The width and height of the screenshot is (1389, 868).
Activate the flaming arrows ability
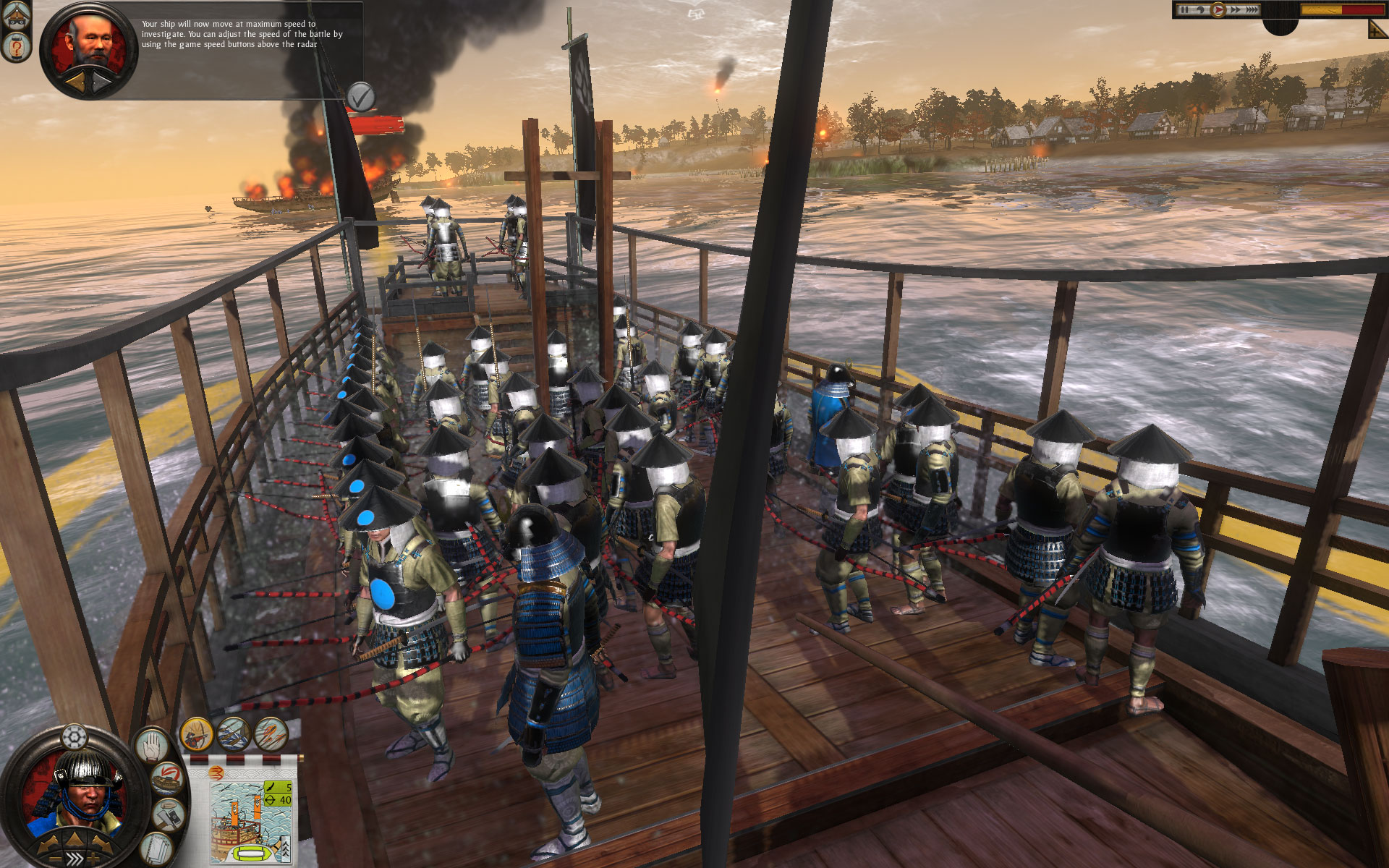tap(271, 735)
